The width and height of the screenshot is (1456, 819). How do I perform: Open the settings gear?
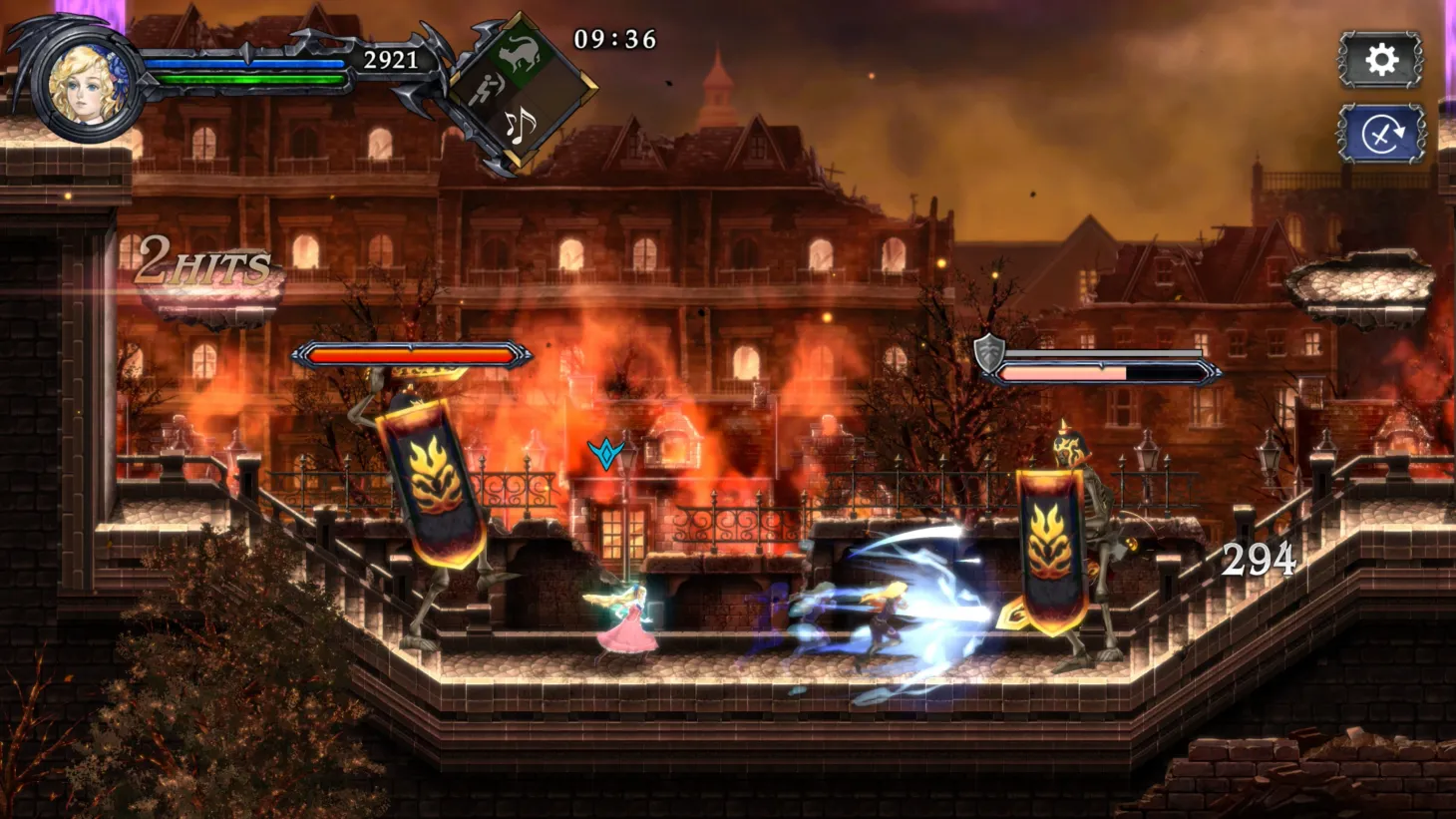(x=1381, y=61)
